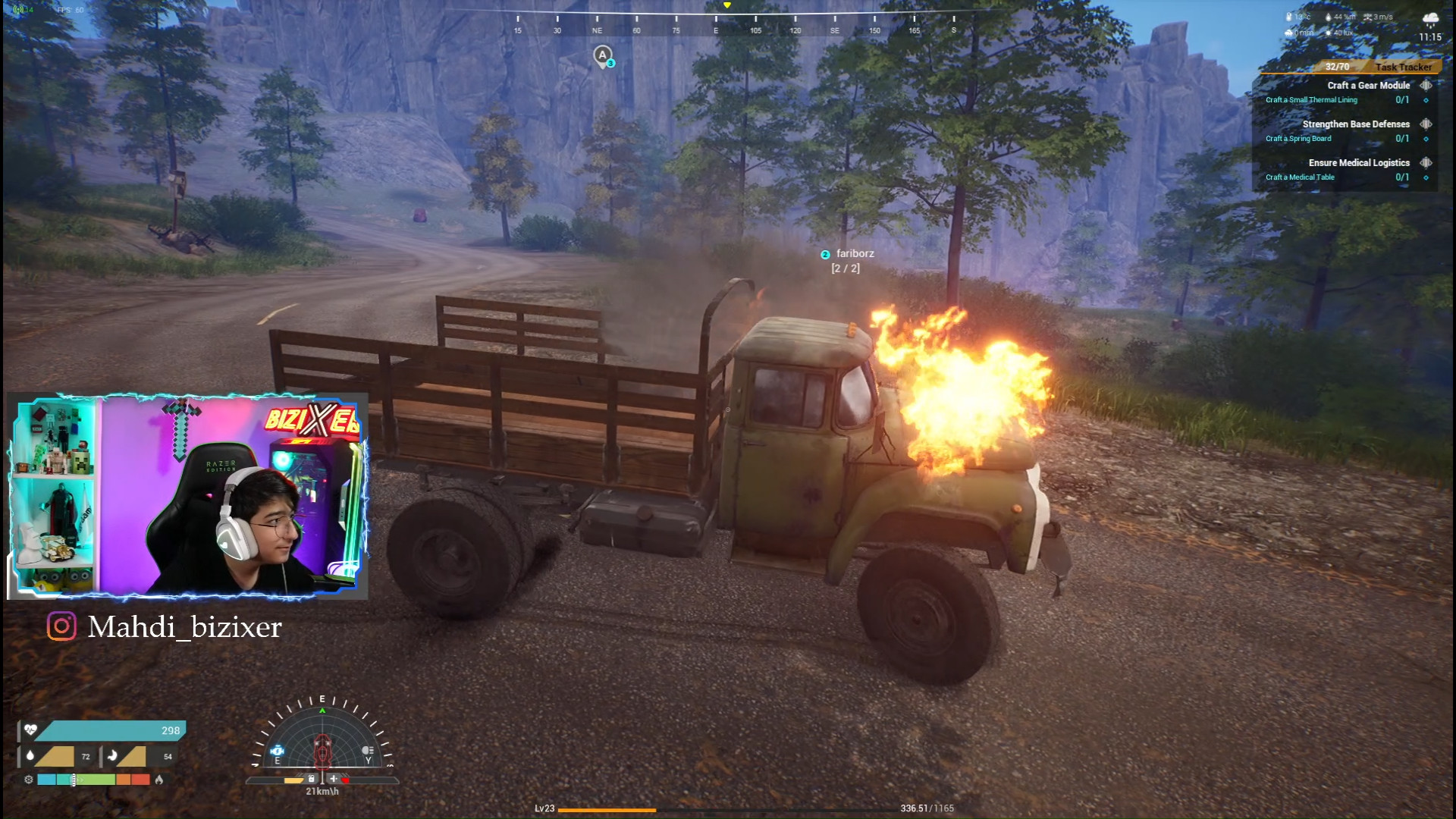Click the Instagram logo on stream overlay
This screenshot has height=819, width=1456.
pyautogui.click(x=61, y=627)
